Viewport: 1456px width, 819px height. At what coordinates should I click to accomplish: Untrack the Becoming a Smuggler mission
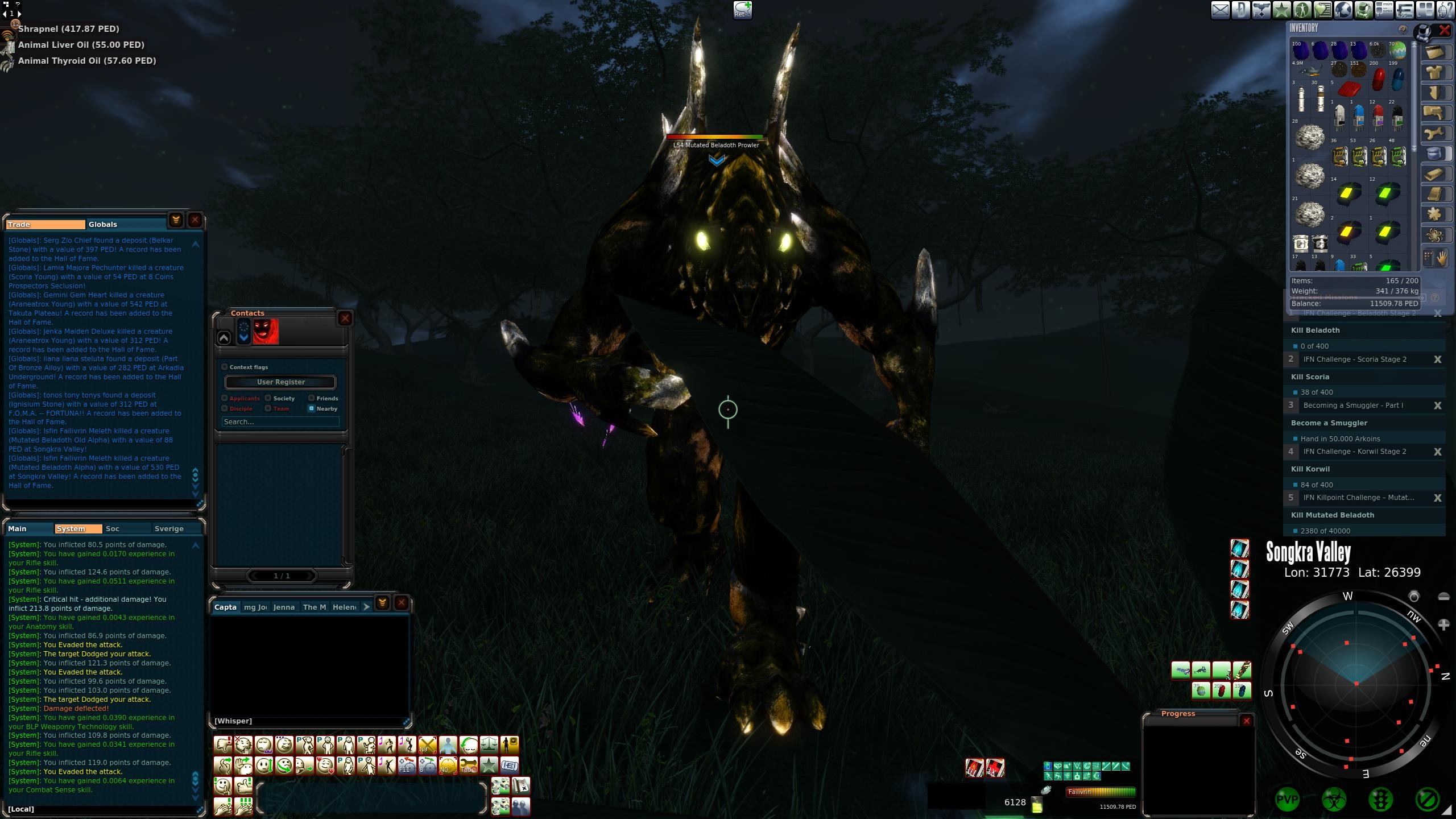[1437, 406]
